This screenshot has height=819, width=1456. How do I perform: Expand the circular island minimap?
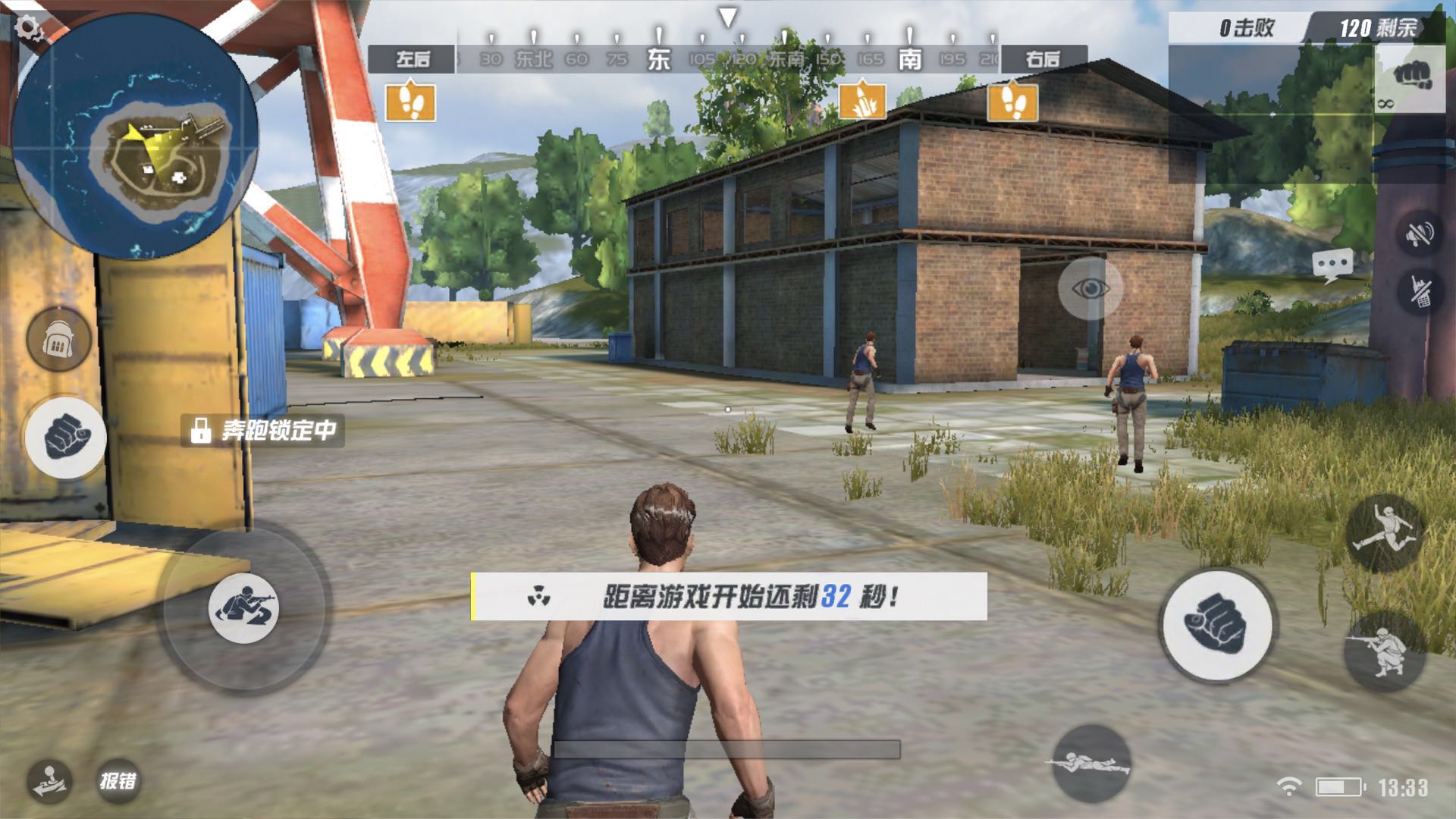point(135,136)
